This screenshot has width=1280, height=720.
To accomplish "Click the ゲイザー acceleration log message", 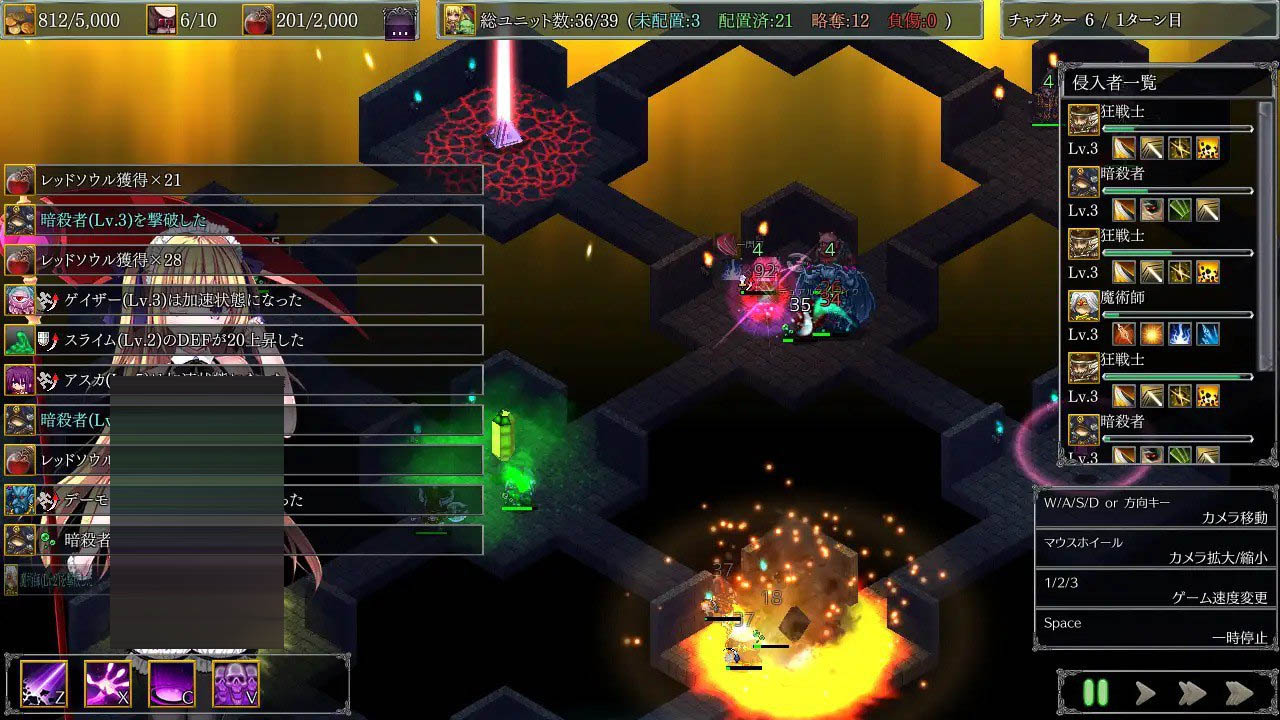I will pos(244,300).
